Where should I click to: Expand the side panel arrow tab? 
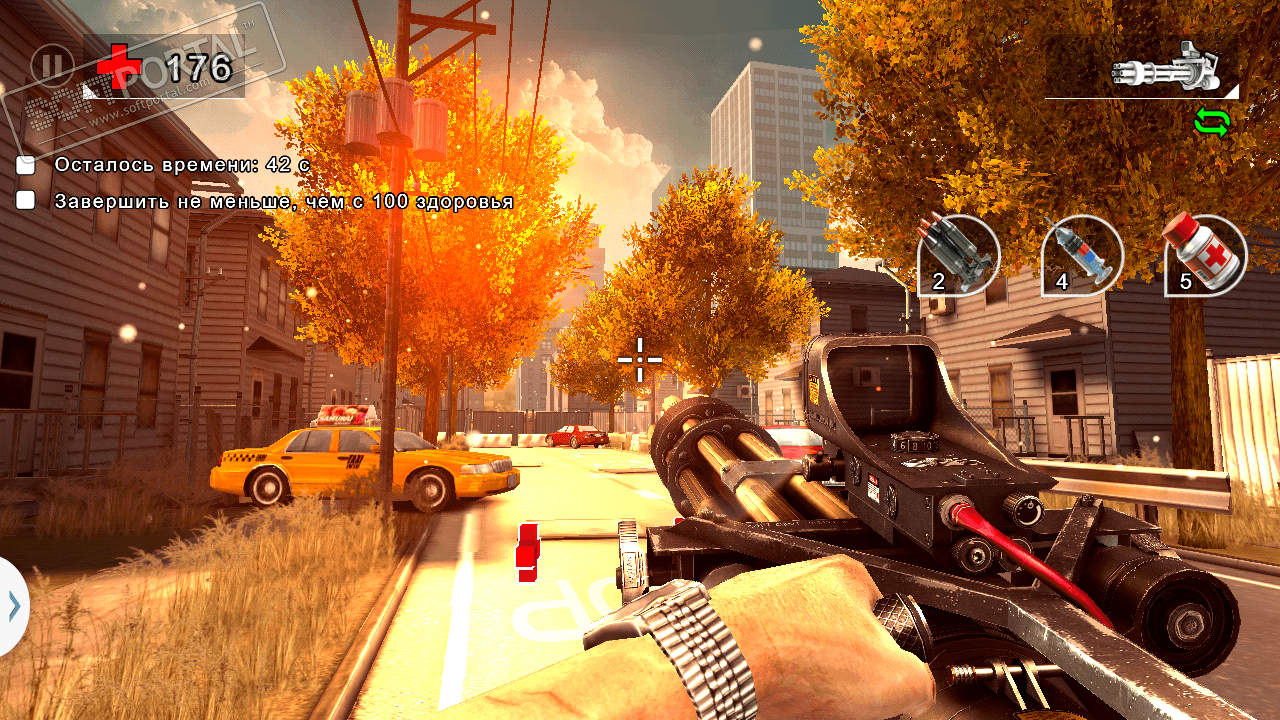coord(13,606)
